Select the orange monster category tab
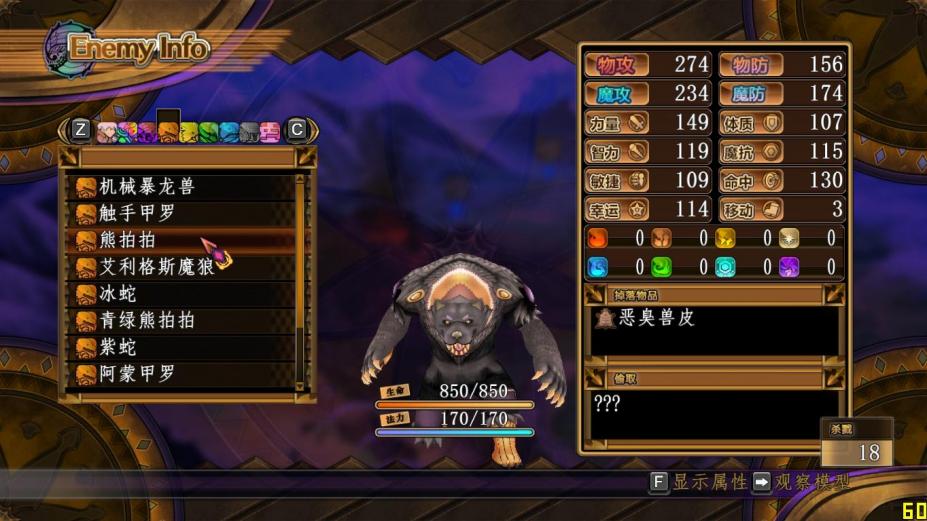This screenshot has width=927, height=521. tap(168, 131)
